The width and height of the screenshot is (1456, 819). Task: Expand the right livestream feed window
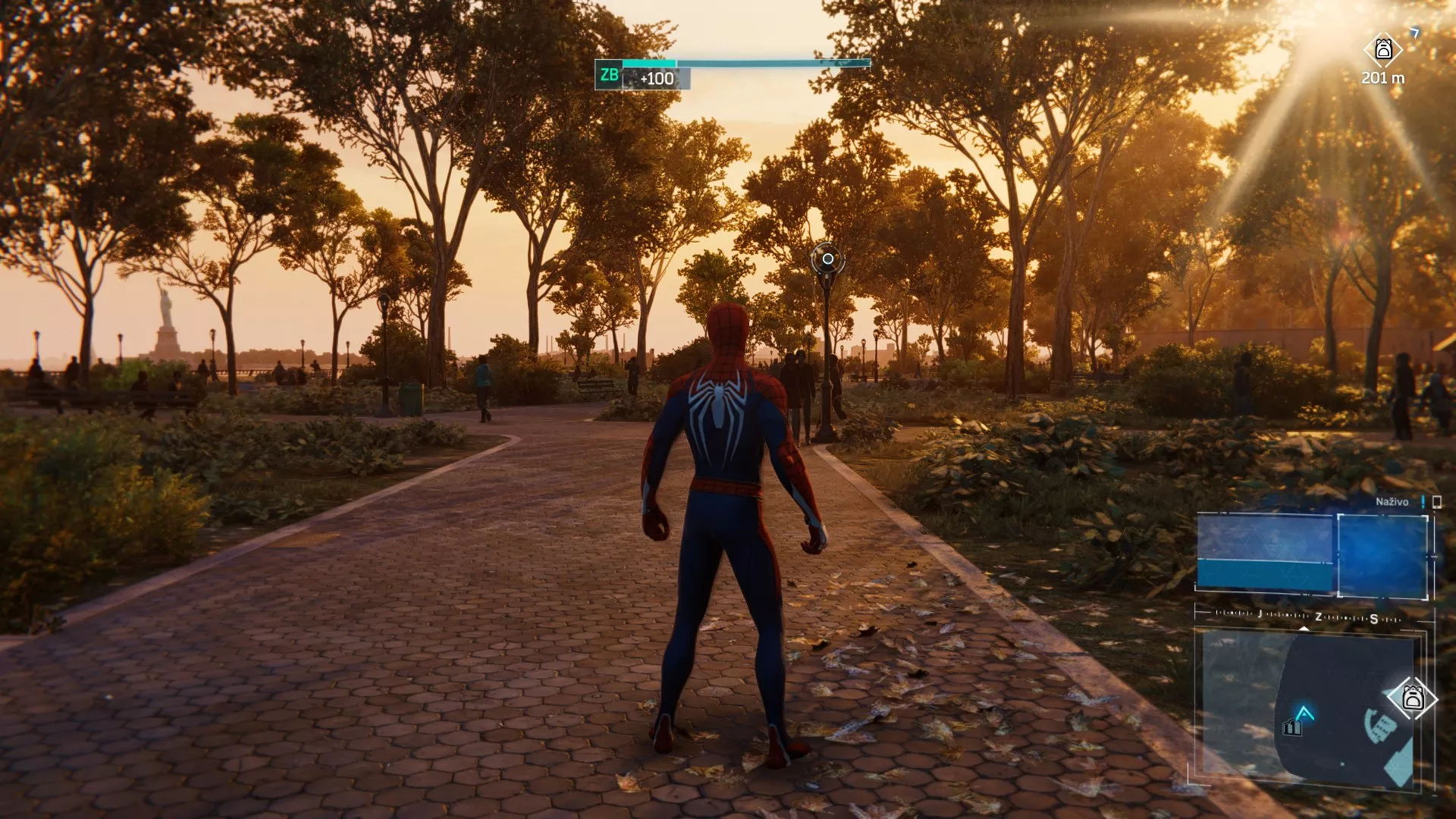[x=1382, y=557]
